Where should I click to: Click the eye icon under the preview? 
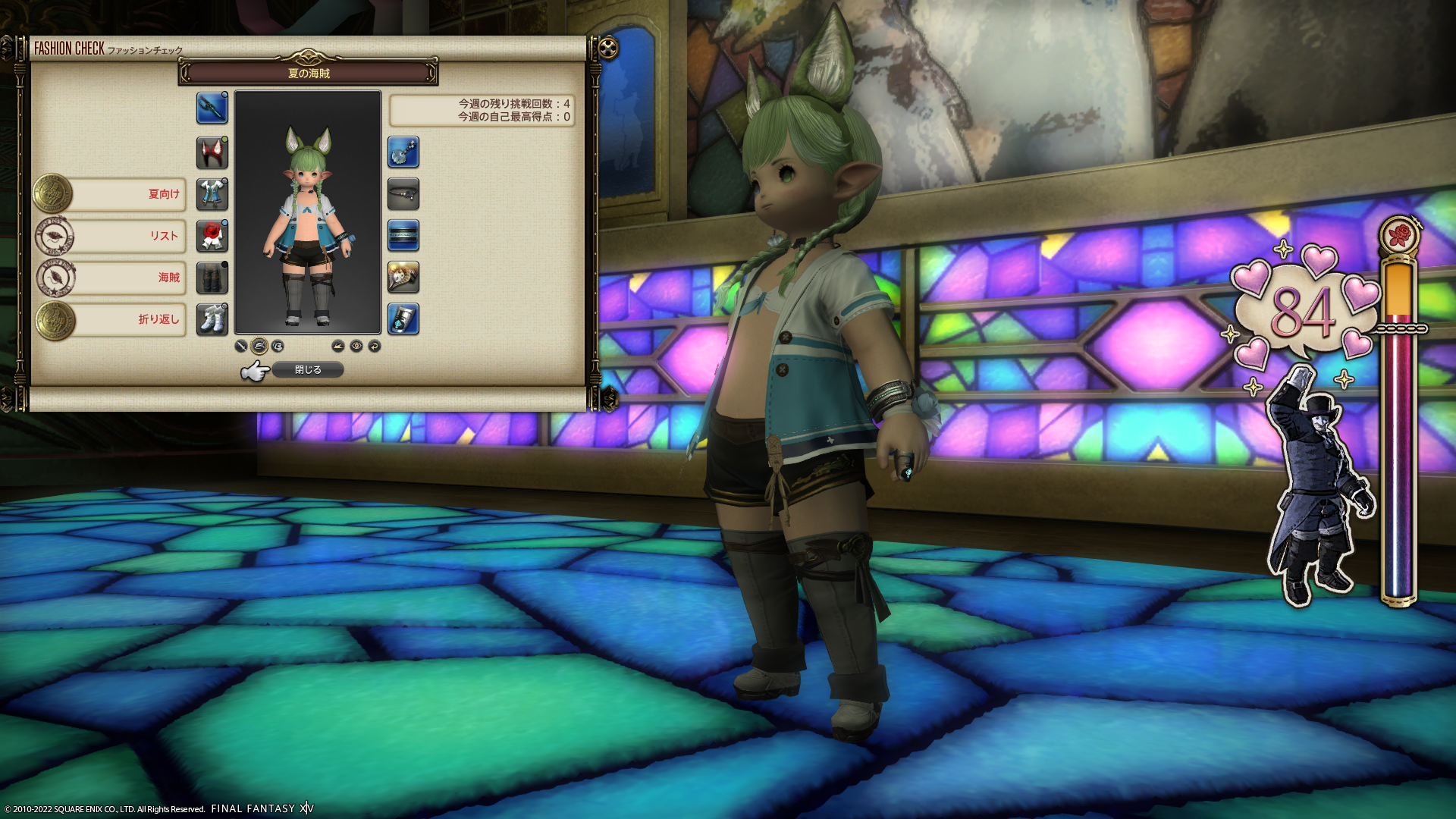pos(356,346)
